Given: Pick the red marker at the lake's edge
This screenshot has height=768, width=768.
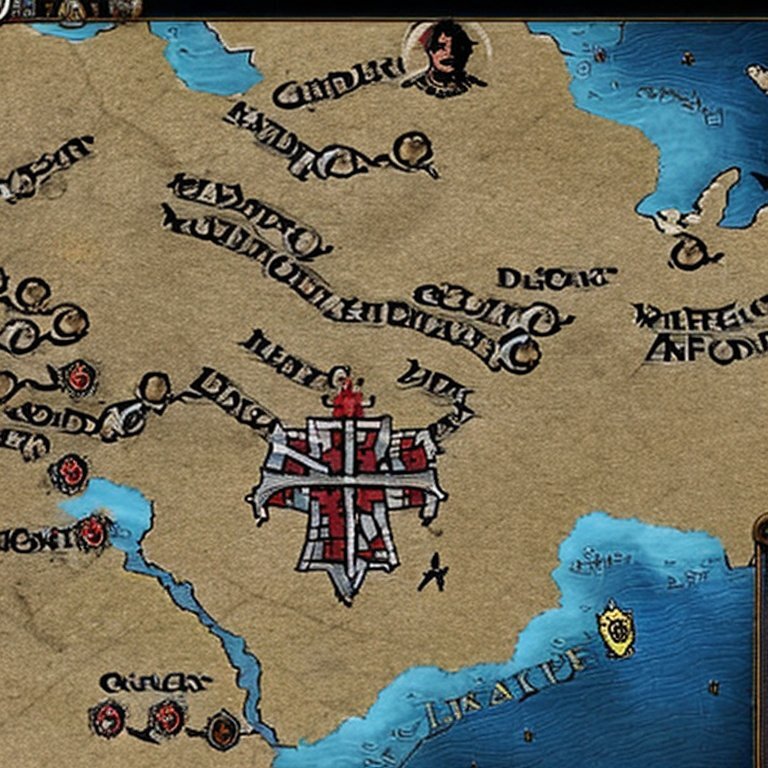Looking at the screenshot, I should point(93,531).
